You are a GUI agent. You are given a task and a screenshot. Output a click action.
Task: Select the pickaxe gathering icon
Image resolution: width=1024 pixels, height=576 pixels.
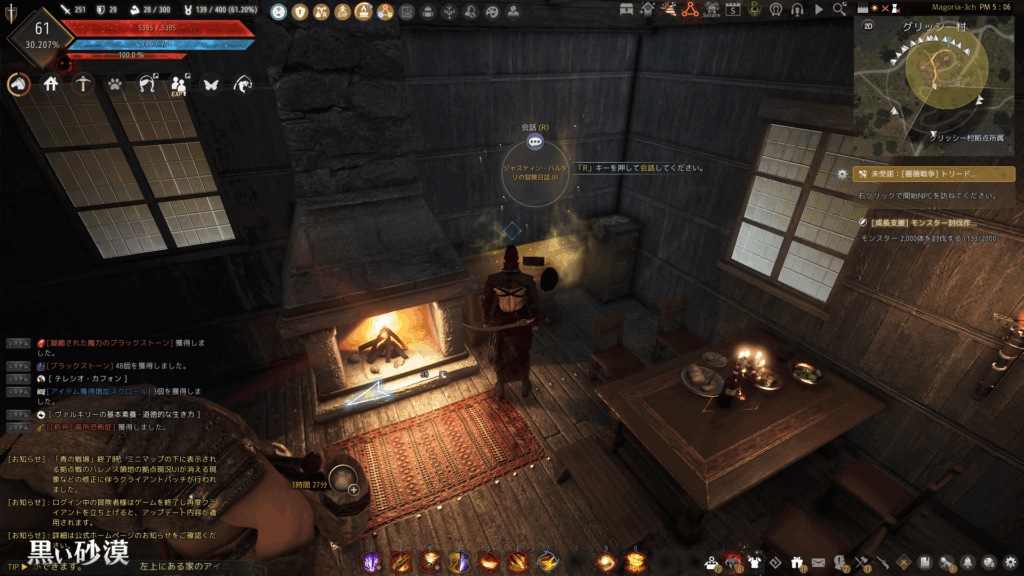click(85, 85)
